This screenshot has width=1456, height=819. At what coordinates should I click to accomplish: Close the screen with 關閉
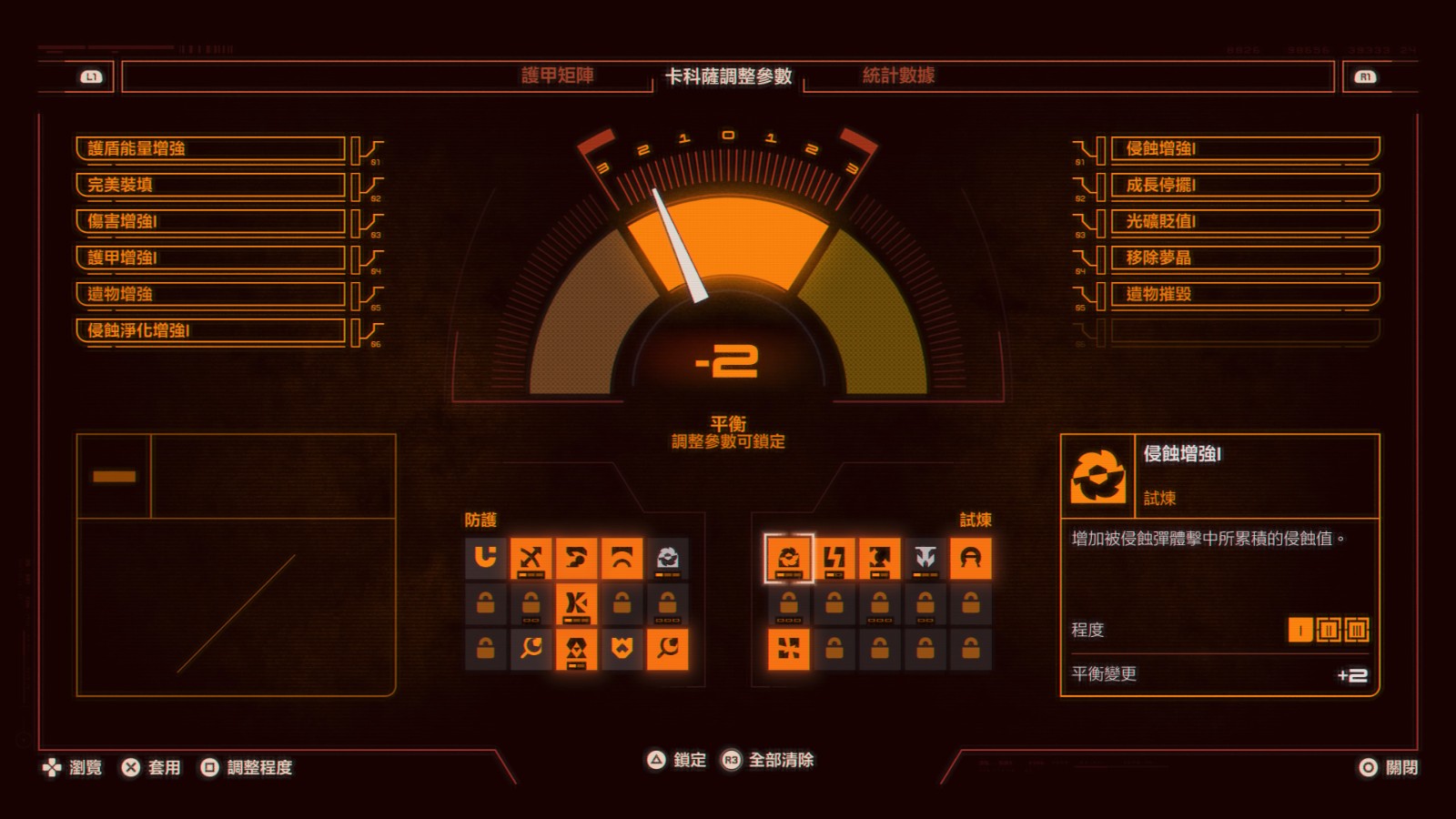click(1389, 767)
